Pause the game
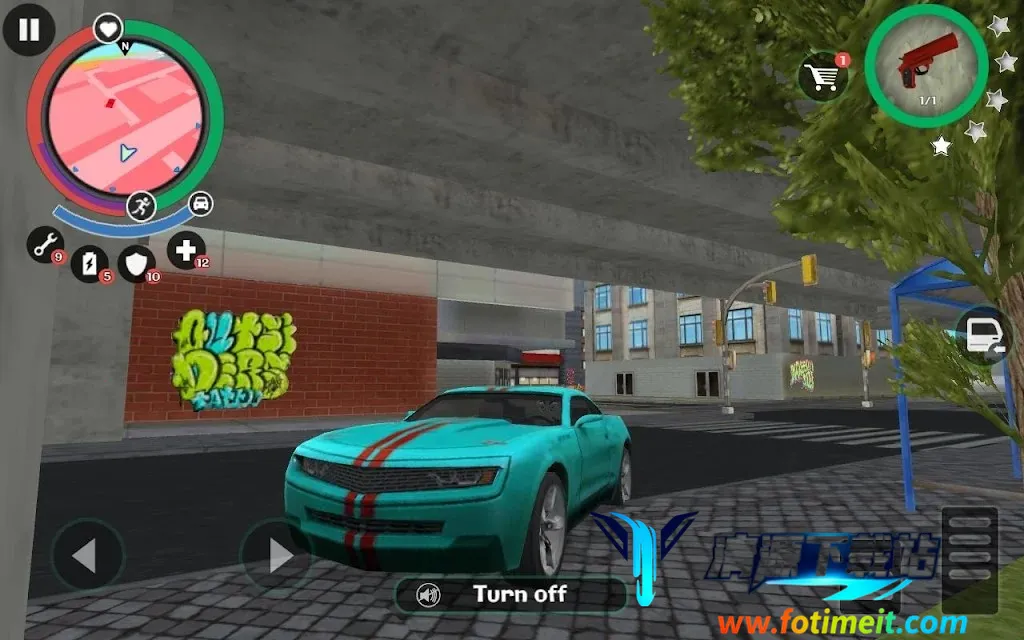 [x=29, y=29]
